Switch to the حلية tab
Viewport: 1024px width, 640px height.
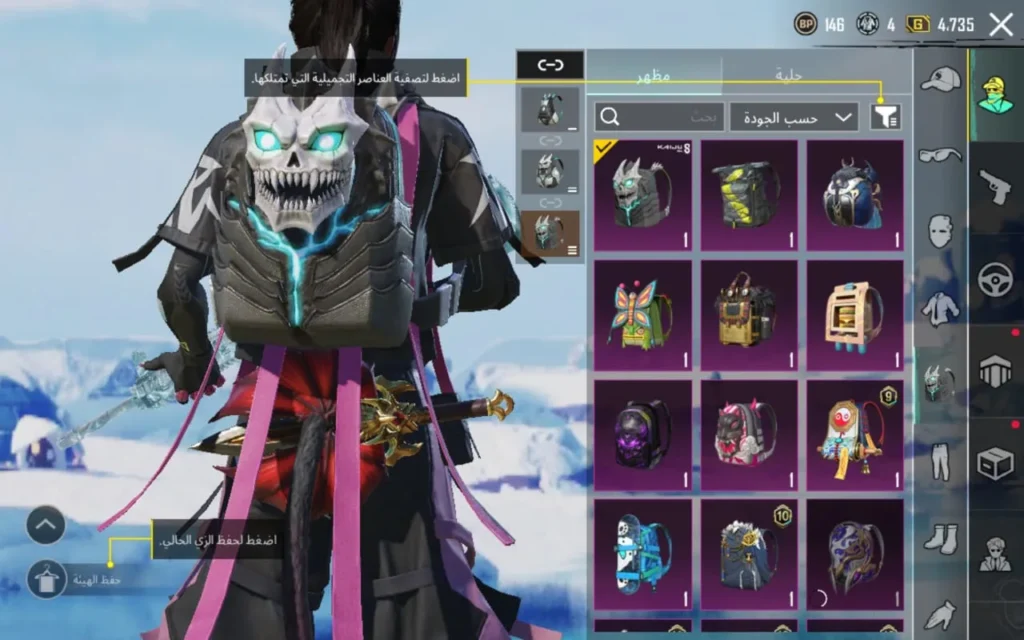coord(790,75)
